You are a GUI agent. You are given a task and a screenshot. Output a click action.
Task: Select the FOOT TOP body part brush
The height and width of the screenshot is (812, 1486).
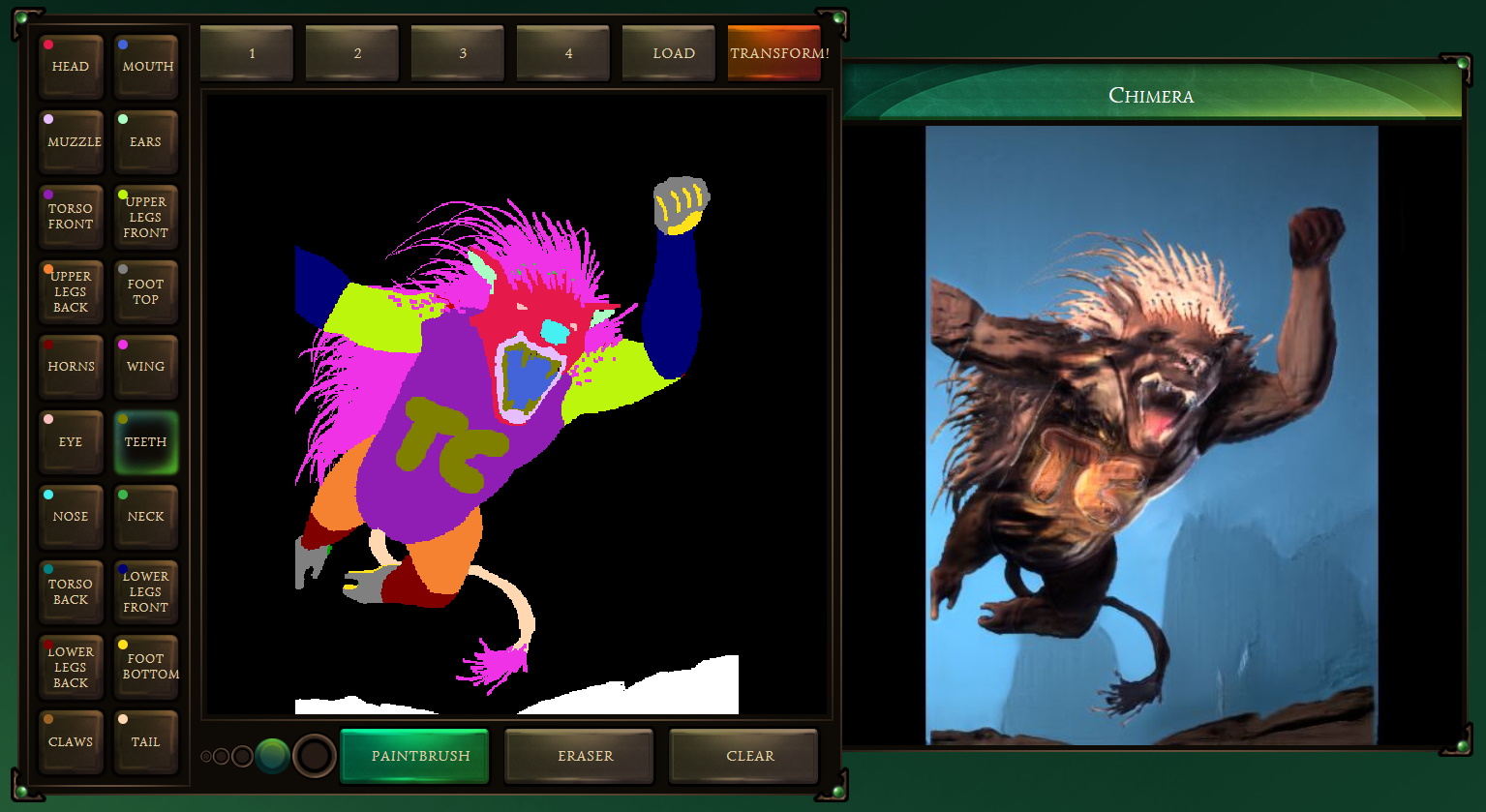[146, 291]
